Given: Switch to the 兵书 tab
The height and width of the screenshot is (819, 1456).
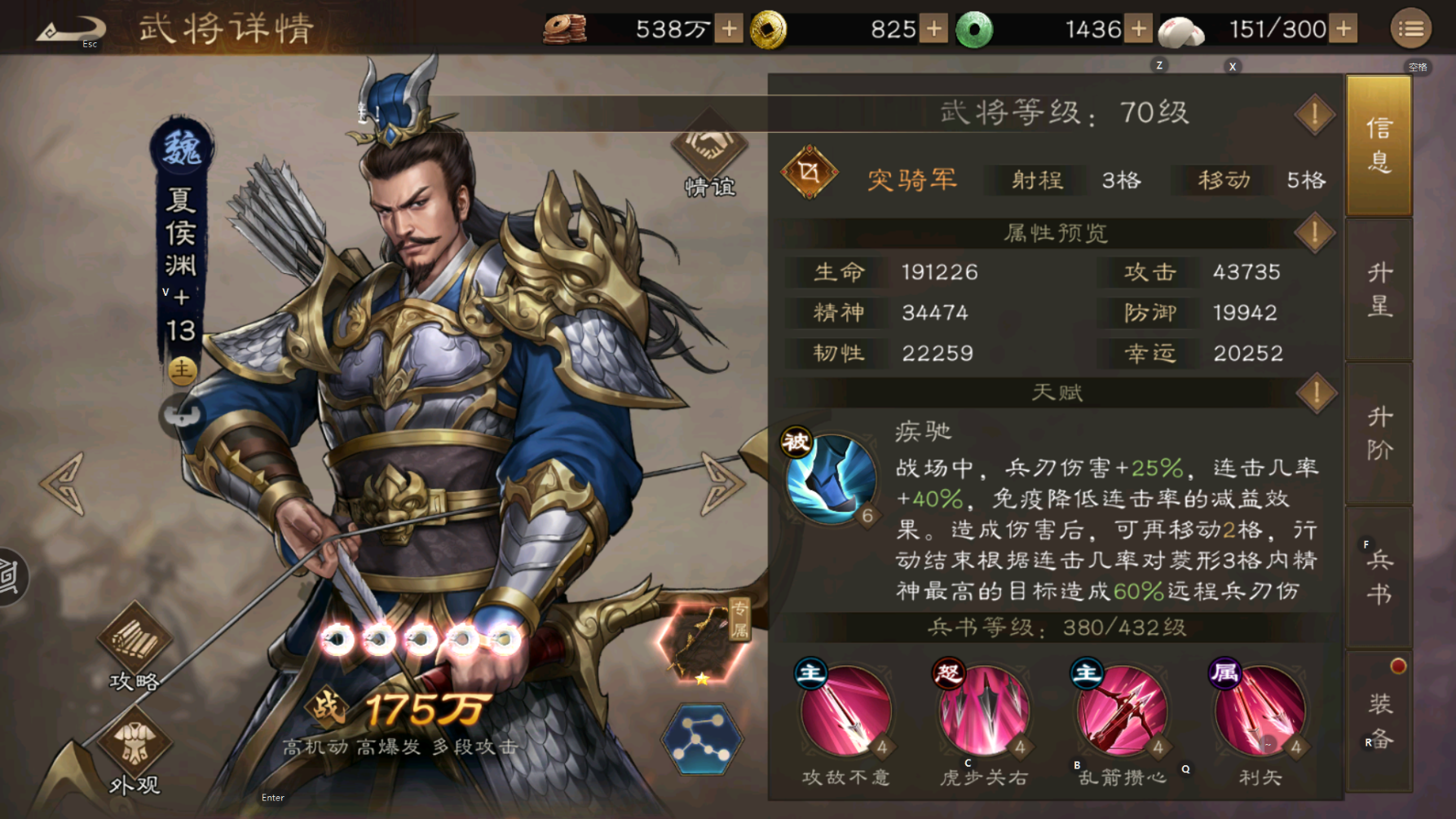Looking at the screenshot, I should 1379,575.
